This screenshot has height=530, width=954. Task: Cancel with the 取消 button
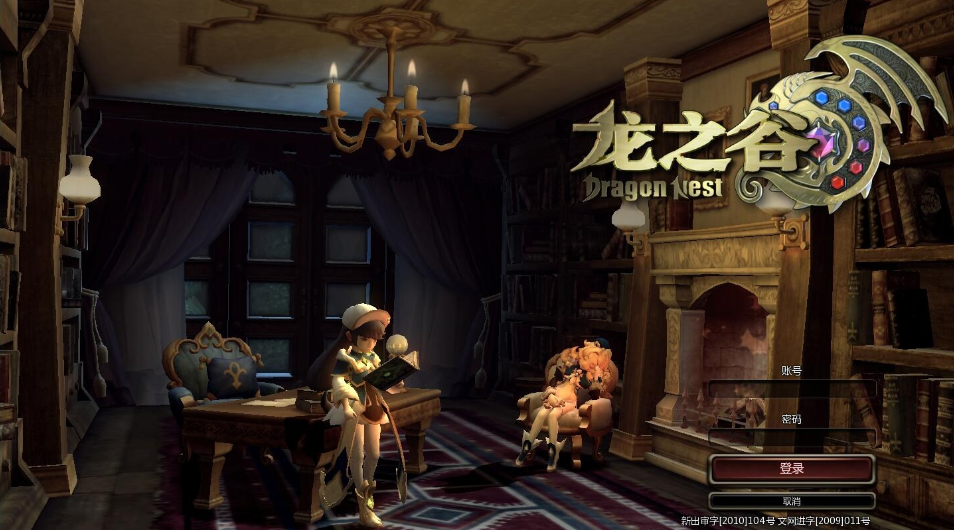[x=791, y=500]
